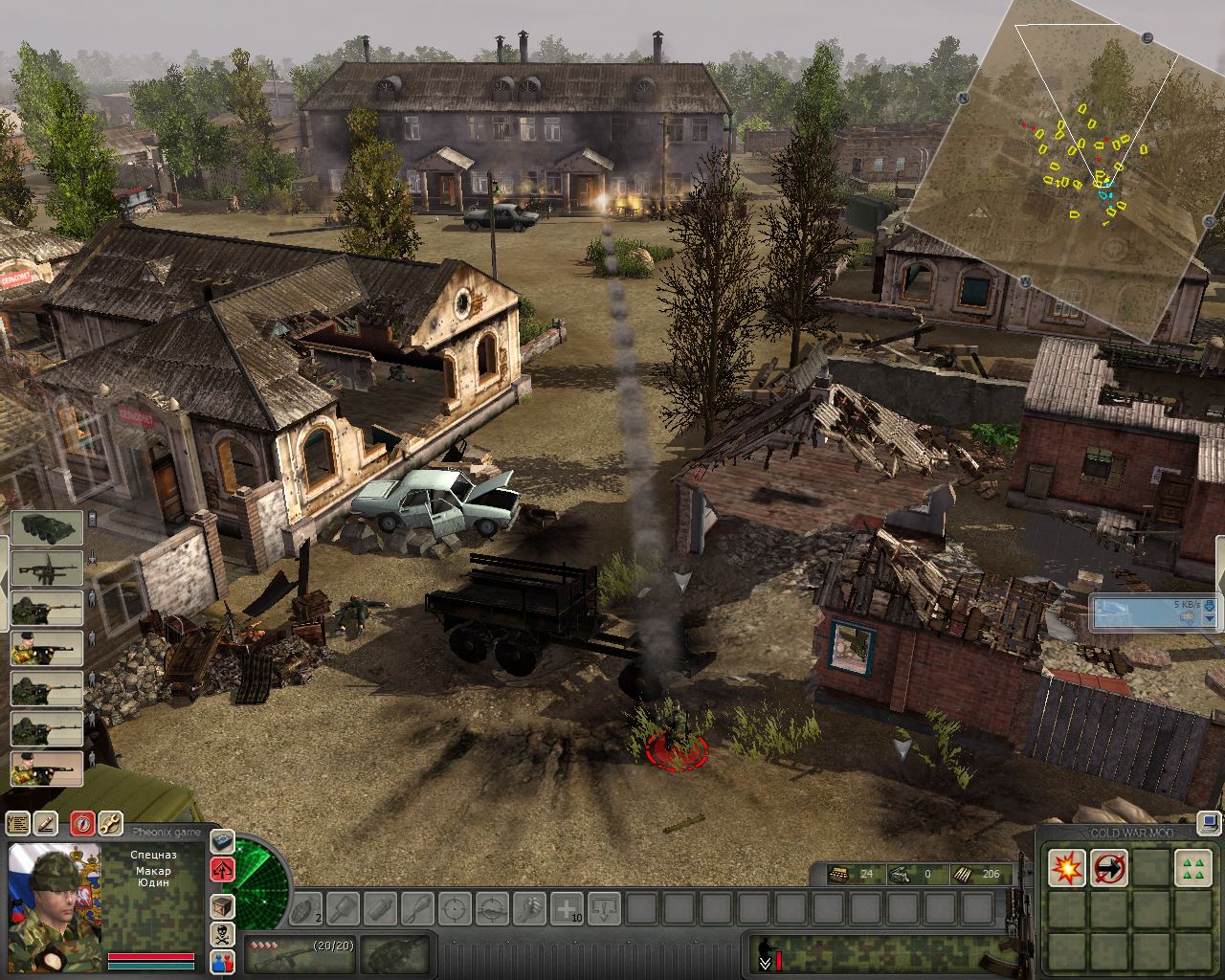
Task: Select the mounted machine gun unit card
Action: click(x=47, y=568)
